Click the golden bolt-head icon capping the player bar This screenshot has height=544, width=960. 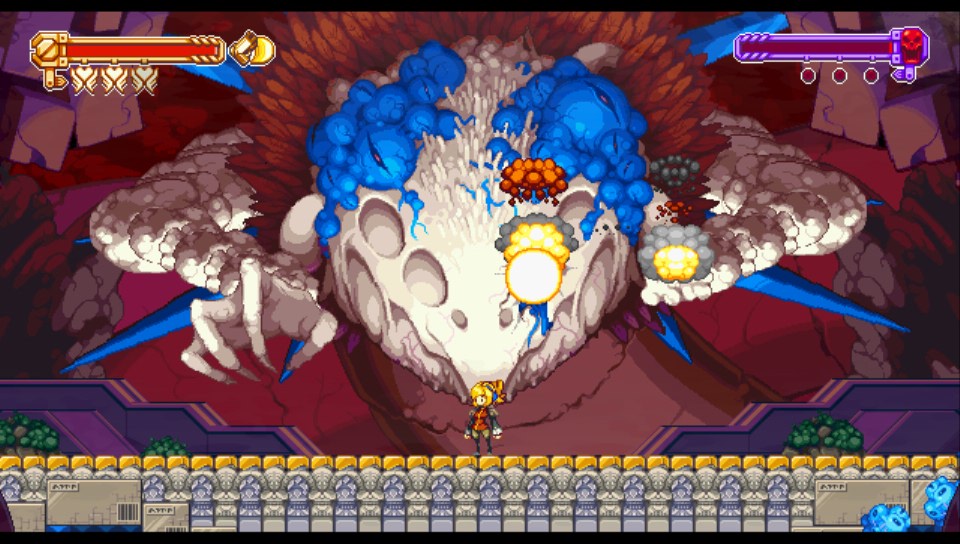(x=47, y=47)
